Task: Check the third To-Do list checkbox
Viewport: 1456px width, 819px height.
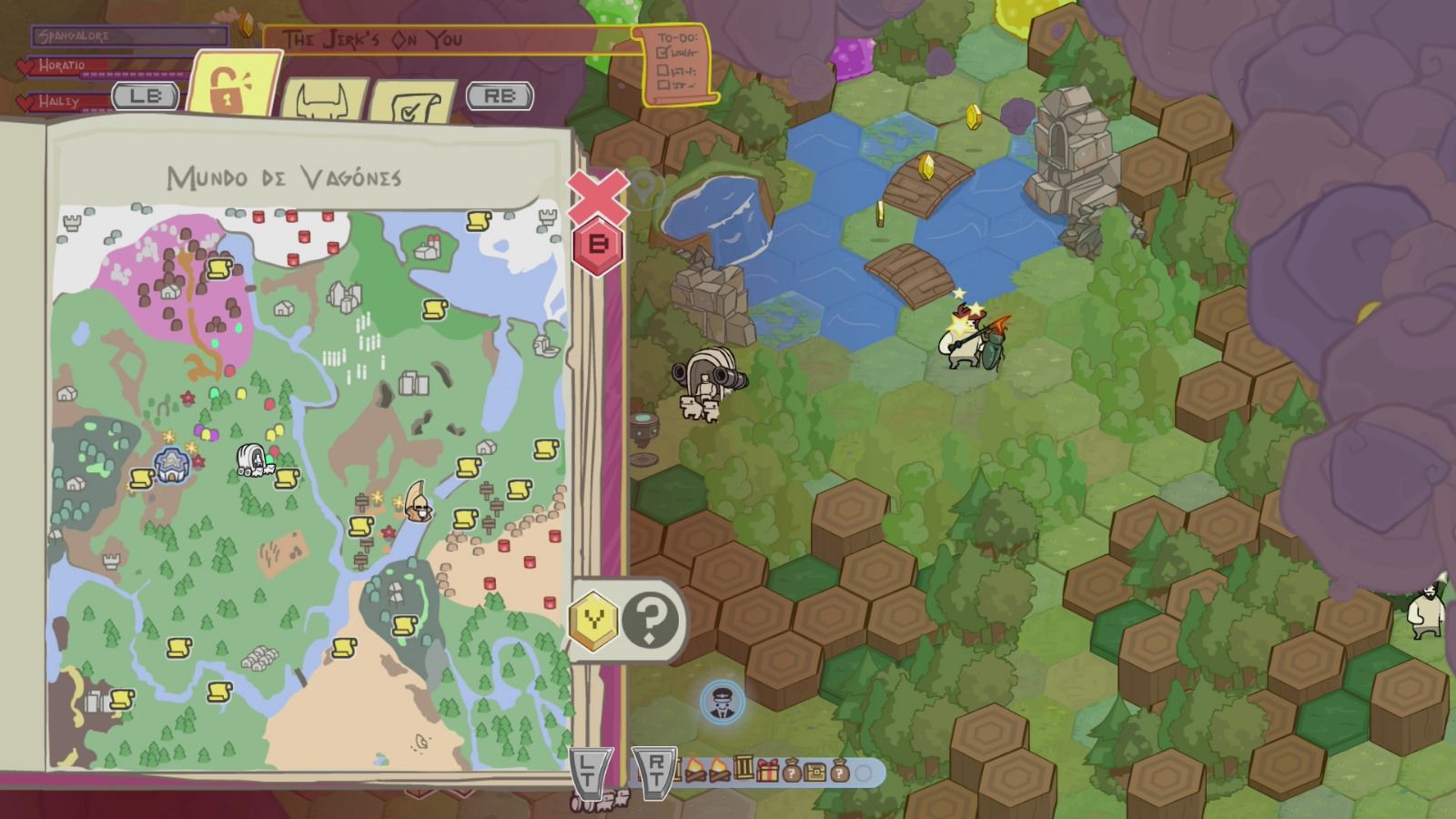Action: [x=662, y=84]
